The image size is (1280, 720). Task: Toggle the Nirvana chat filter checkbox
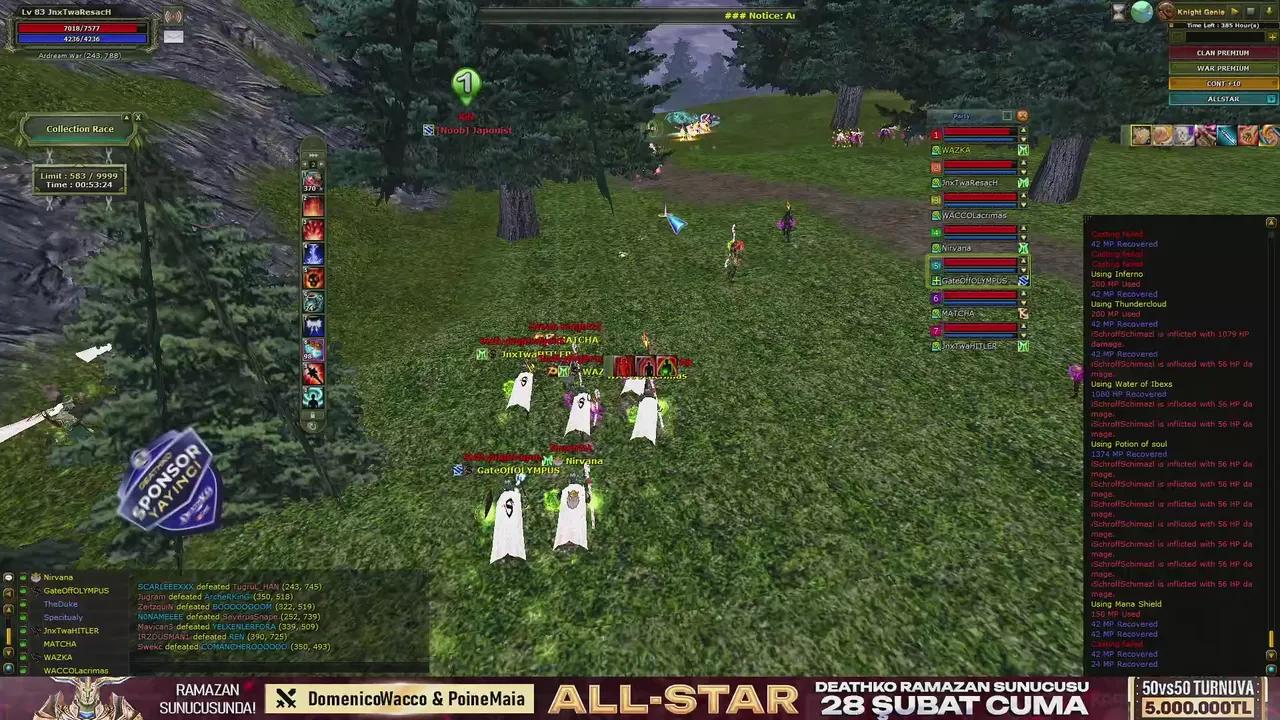point(22,577)
